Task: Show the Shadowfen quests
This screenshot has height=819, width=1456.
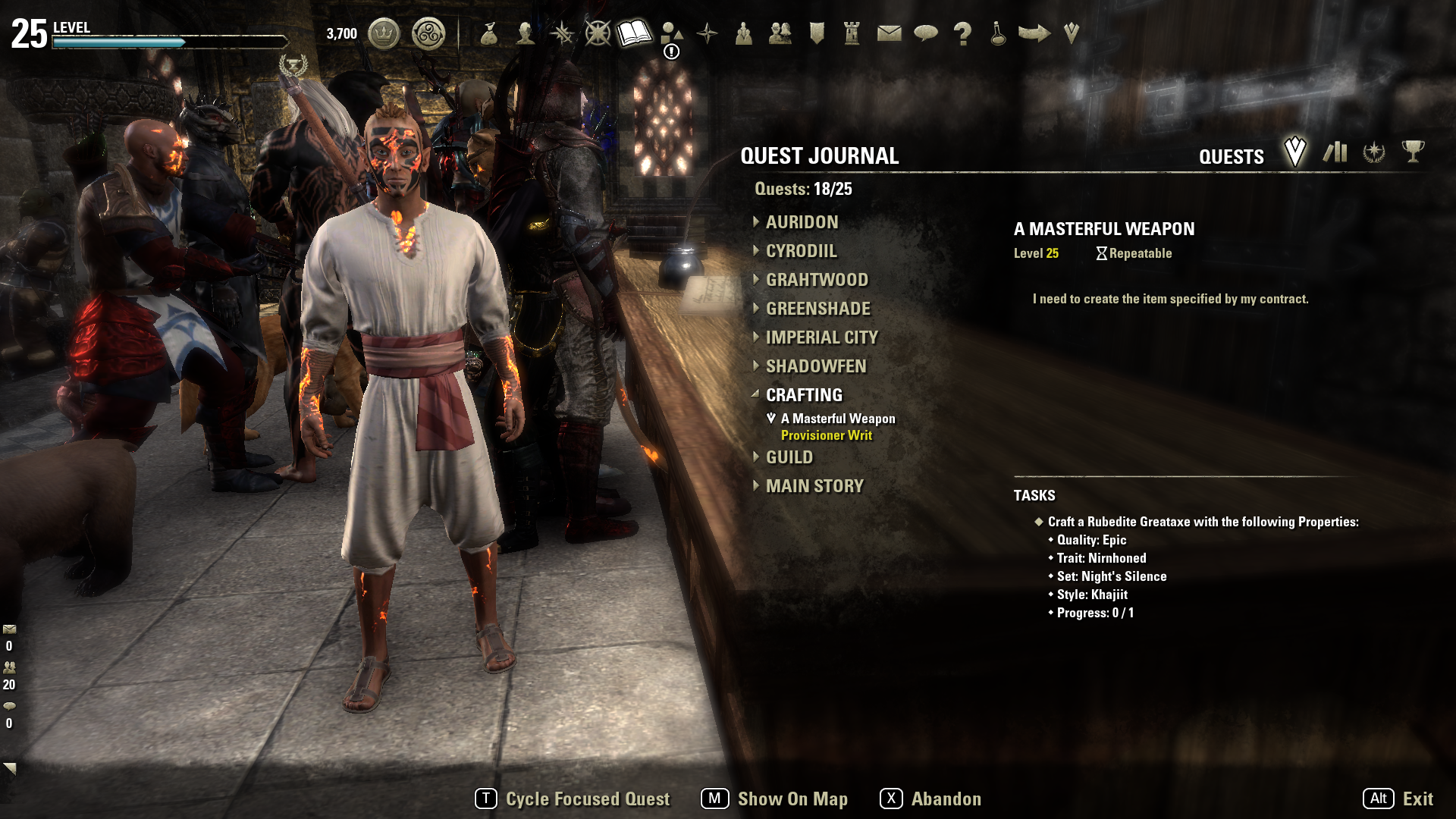Action: point(815,366)
